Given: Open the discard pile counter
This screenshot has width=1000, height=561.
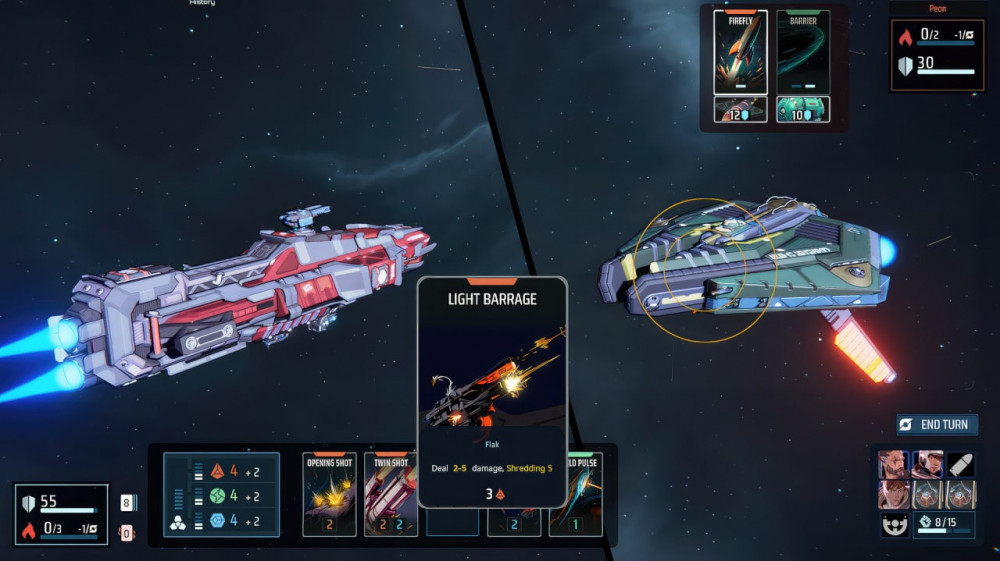Looking at the screenshot, I should click(127, 533).
